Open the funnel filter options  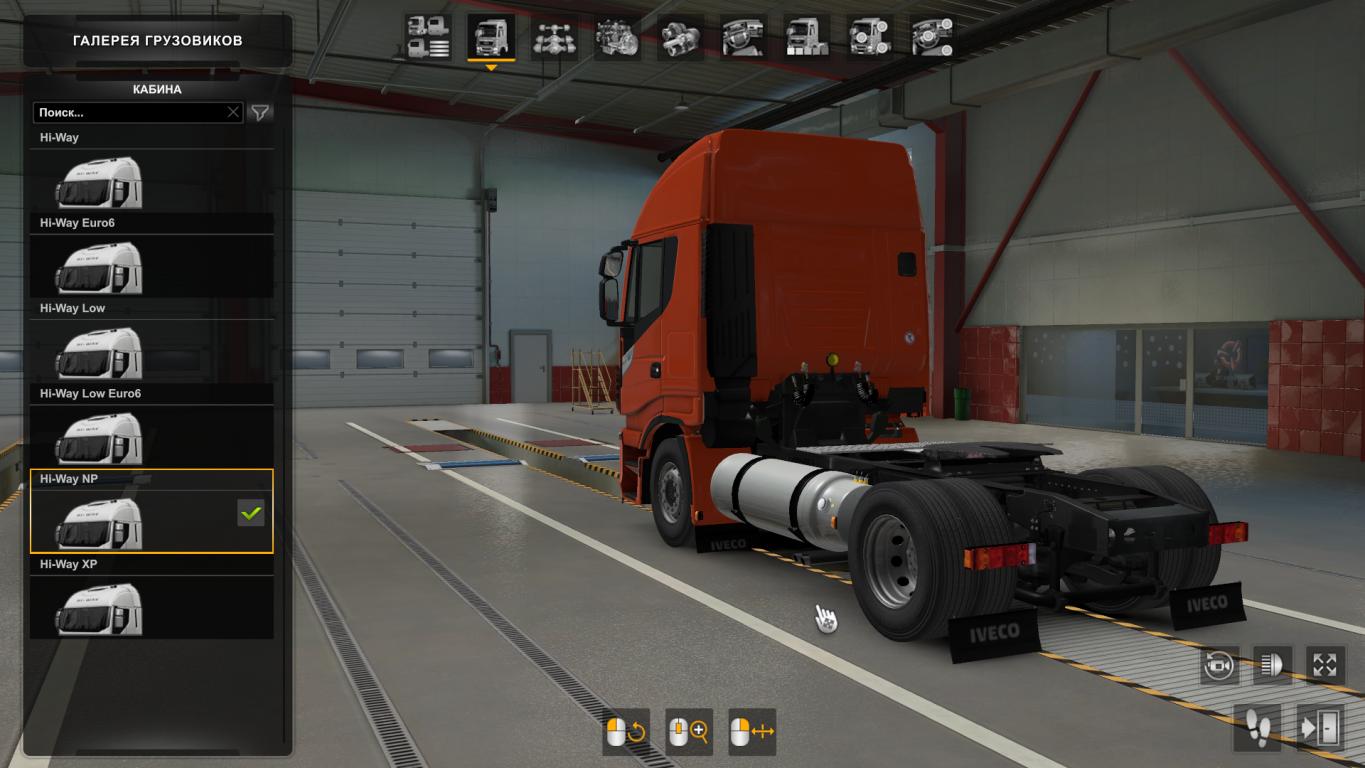pos(260,113)
